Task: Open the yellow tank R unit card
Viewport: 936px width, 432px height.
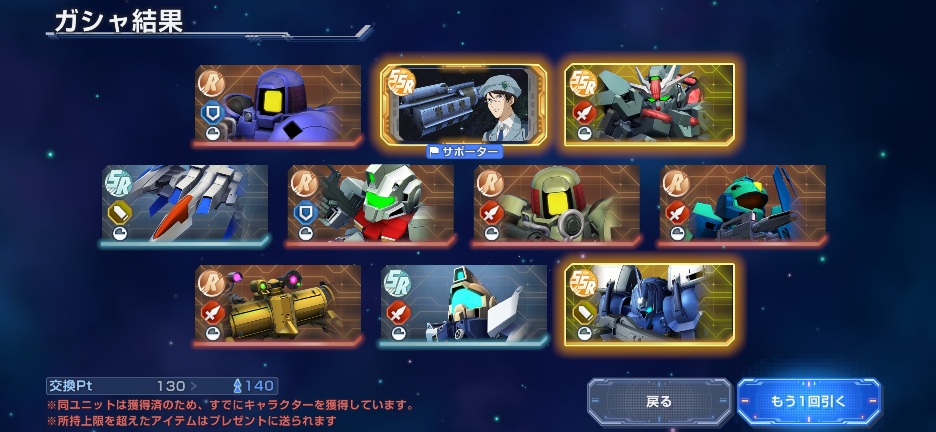Action: pos(278,304)
